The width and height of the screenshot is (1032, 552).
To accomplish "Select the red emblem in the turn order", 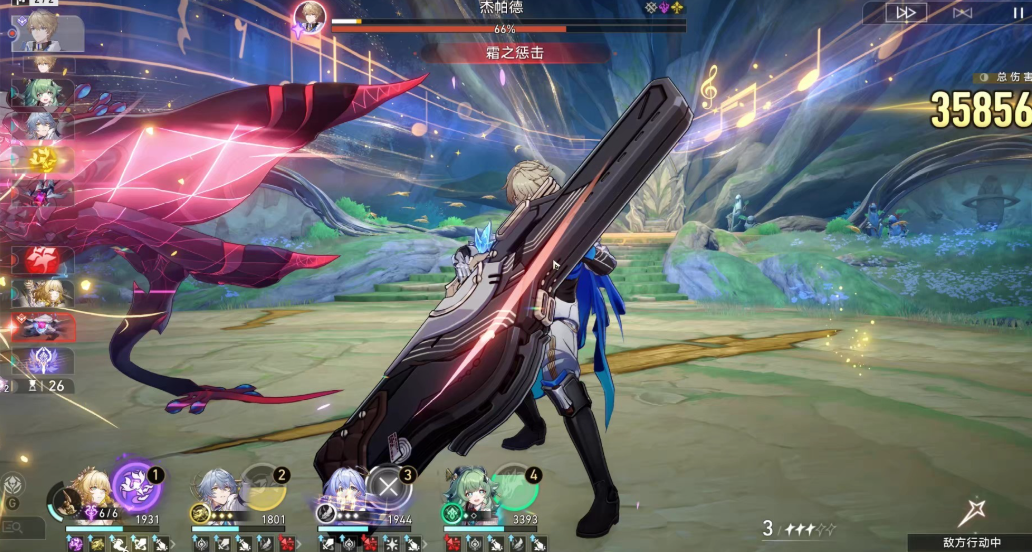I will click(42, 260).
